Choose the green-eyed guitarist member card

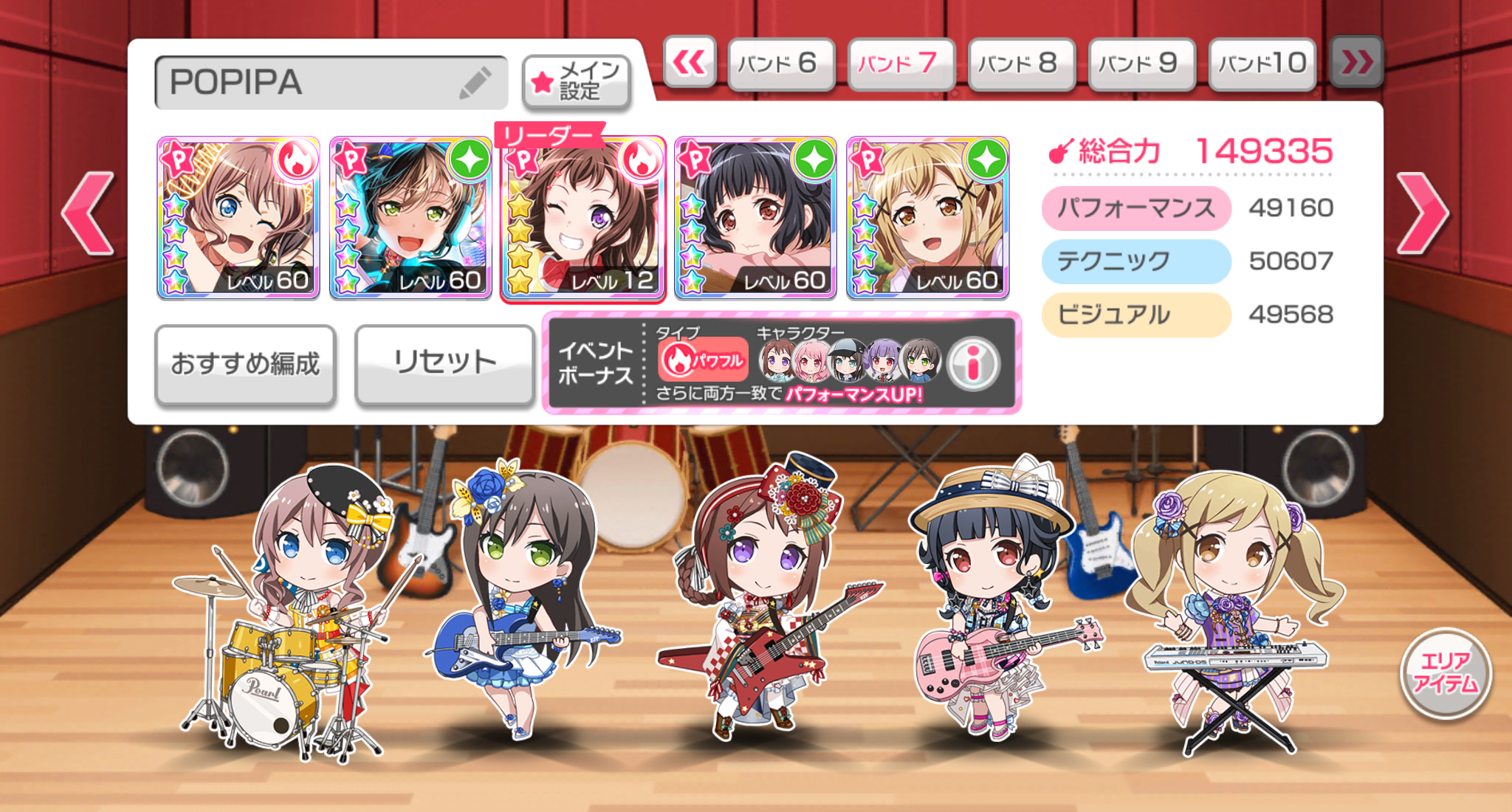point(410,218)
